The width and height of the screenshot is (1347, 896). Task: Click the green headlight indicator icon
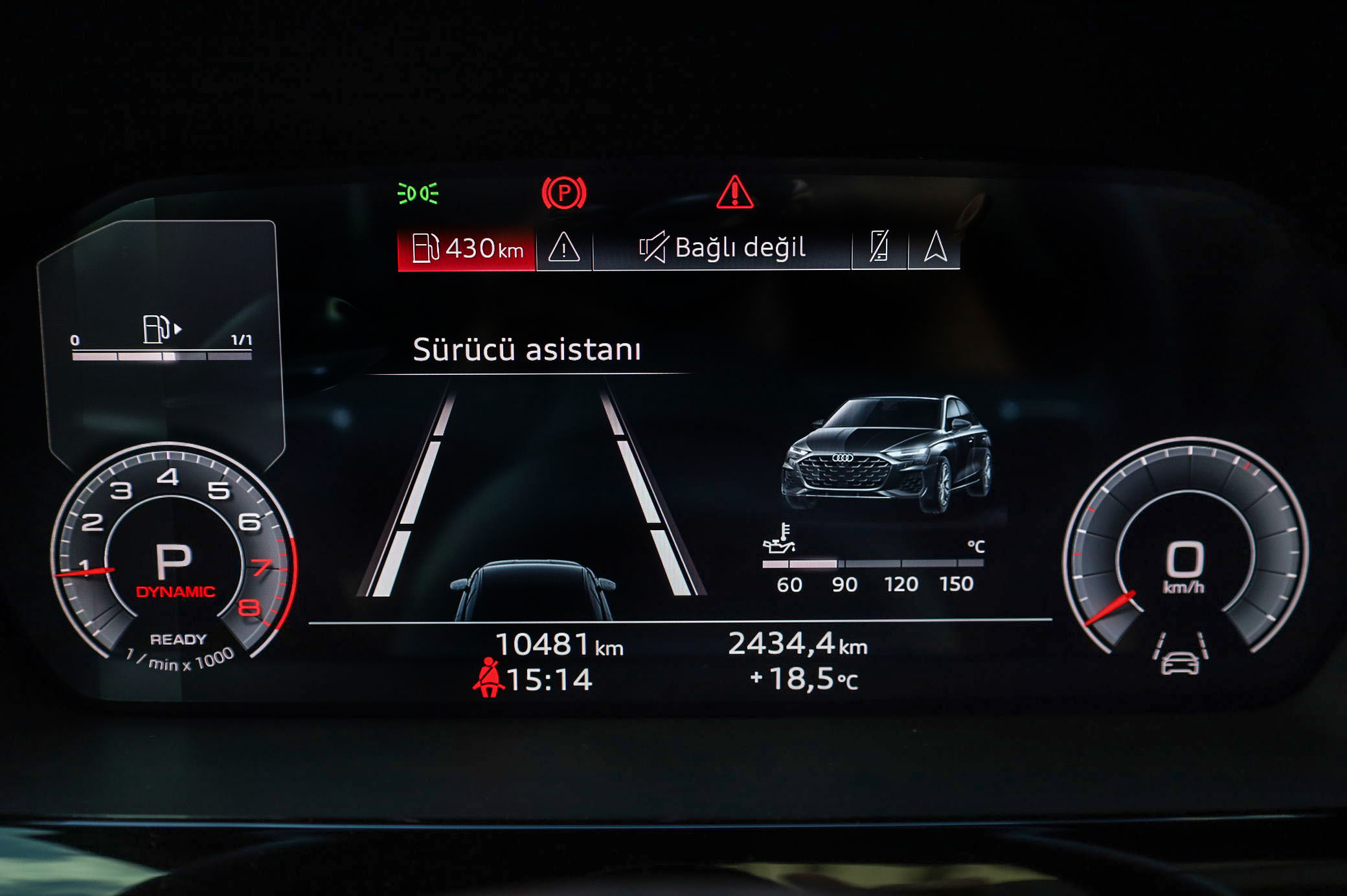pos(418,193)
